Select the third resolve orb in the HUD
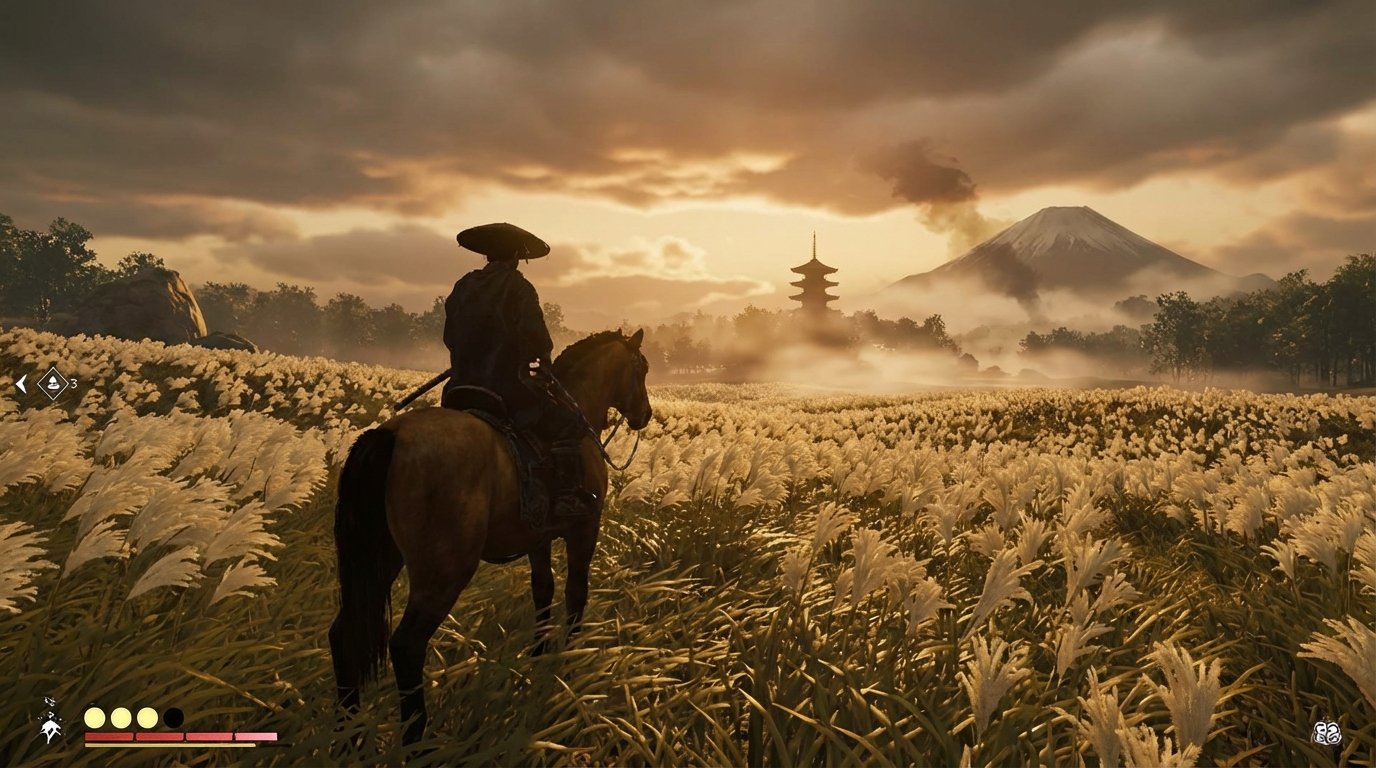The width and height of the screenshot is (1376, 768). (x=146, y=716)
